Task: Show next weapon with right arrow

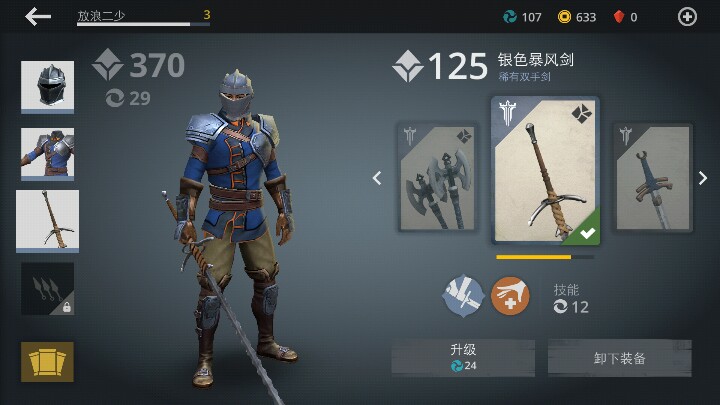Action: [703, 179]
